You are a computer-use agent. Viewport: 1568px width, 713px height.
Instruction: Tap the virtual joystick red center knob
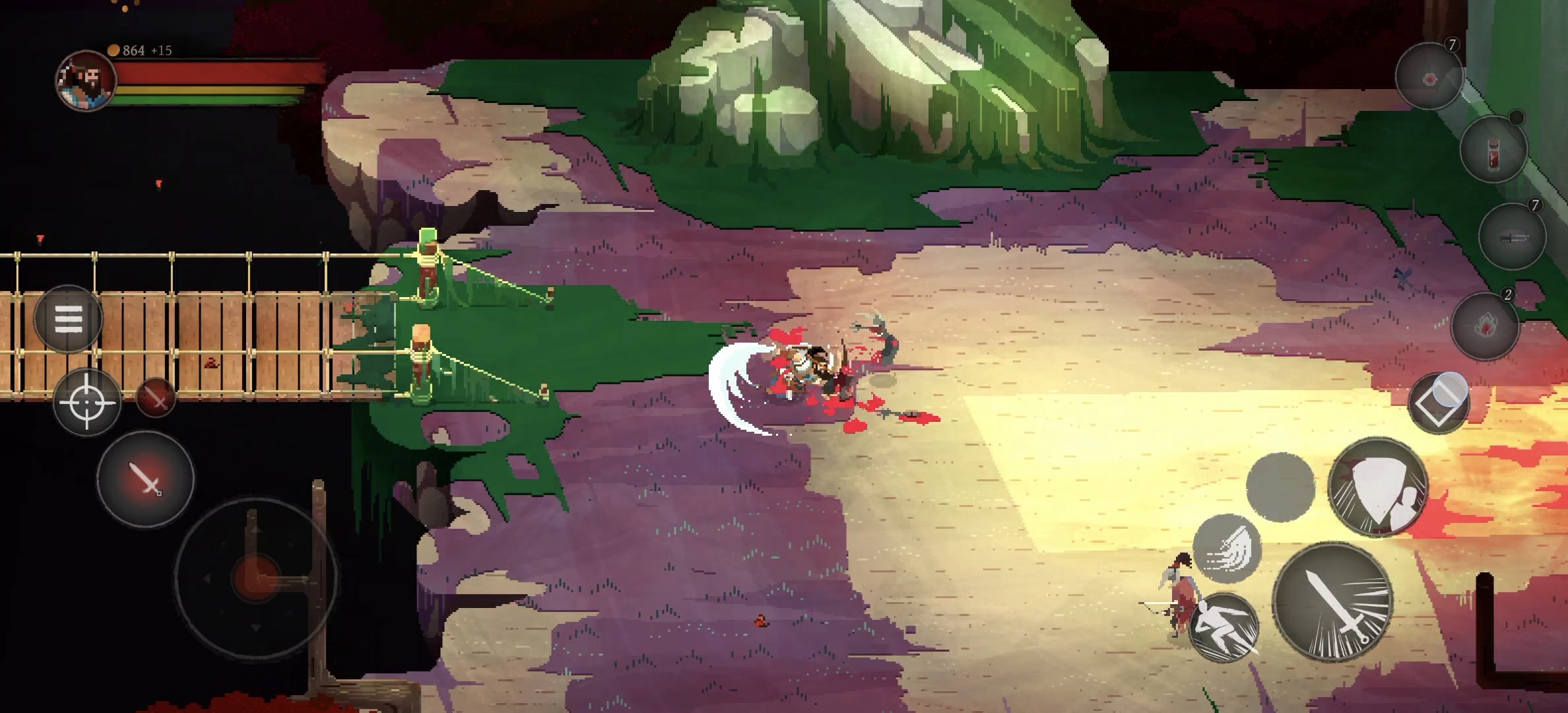[x=255, y=578]
